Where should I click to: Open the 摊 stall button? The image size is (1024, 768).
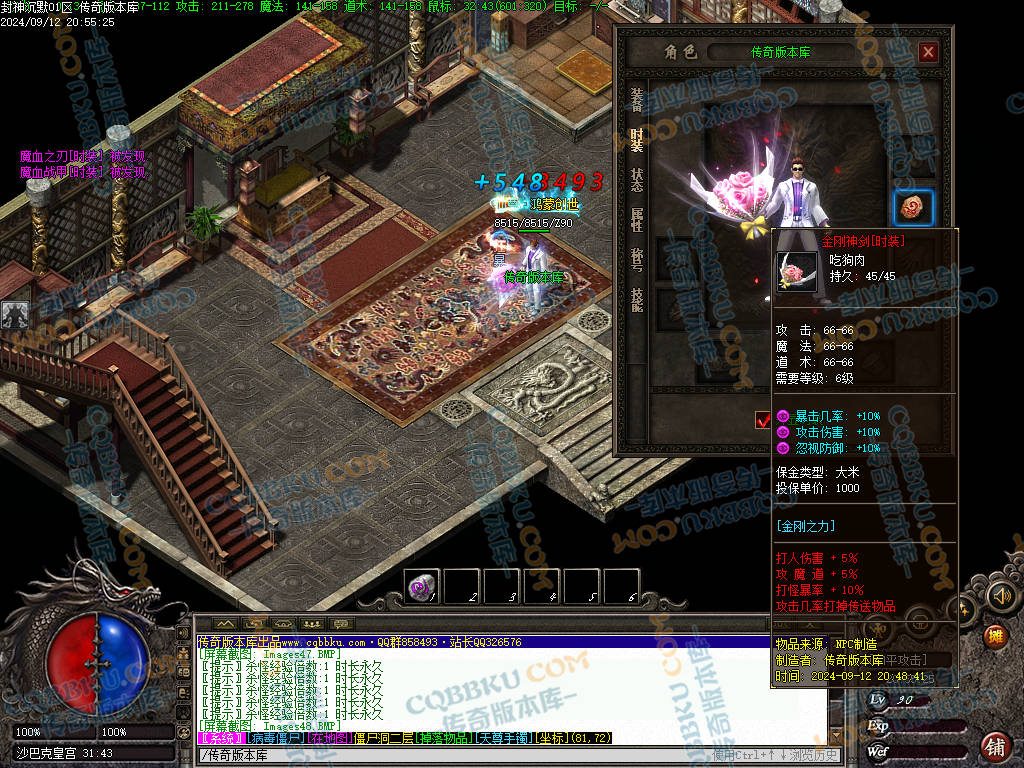tap(995, 636)
